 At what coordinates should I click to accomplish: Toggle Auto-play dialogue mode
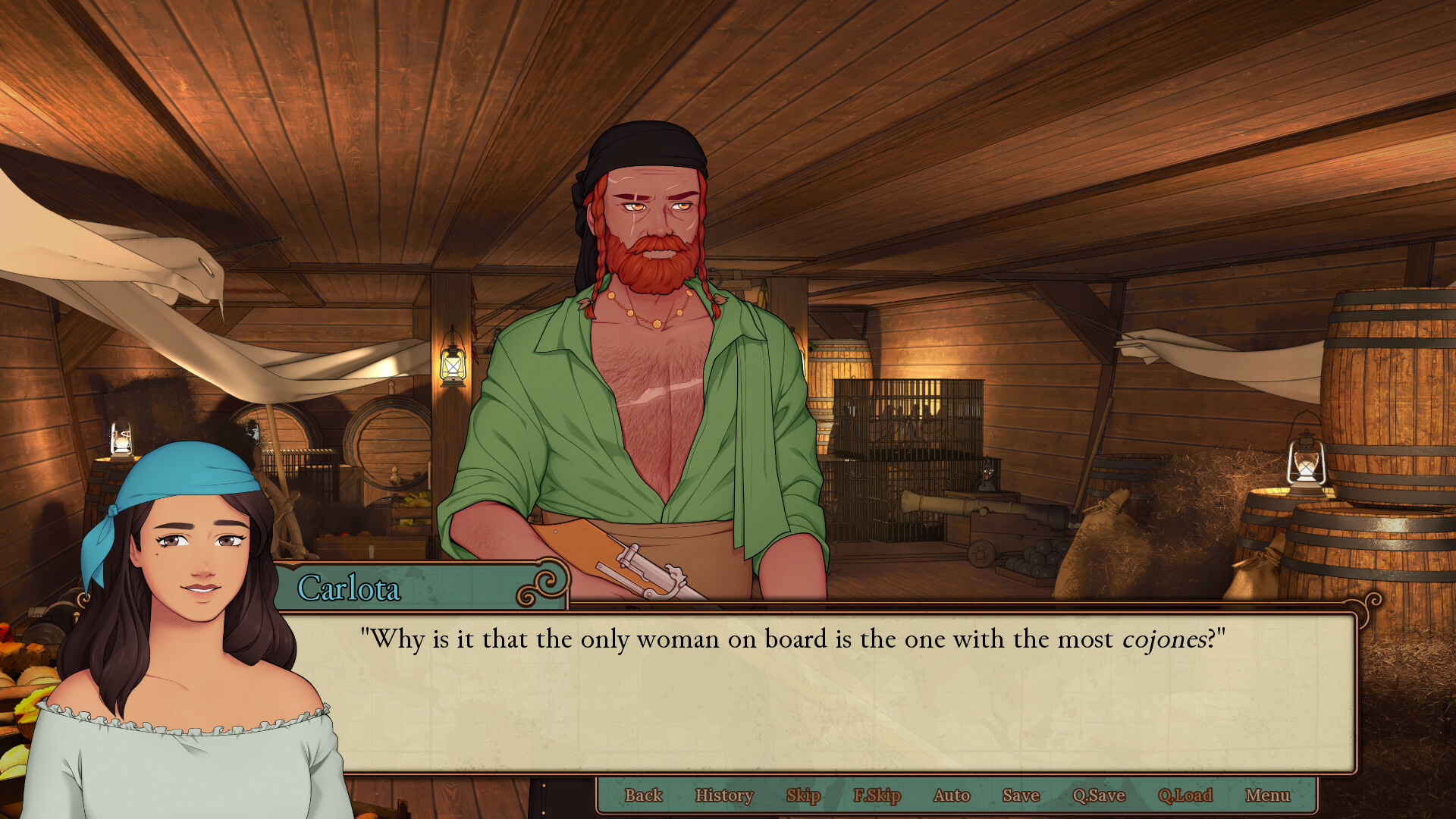click(x=951, y=795)
